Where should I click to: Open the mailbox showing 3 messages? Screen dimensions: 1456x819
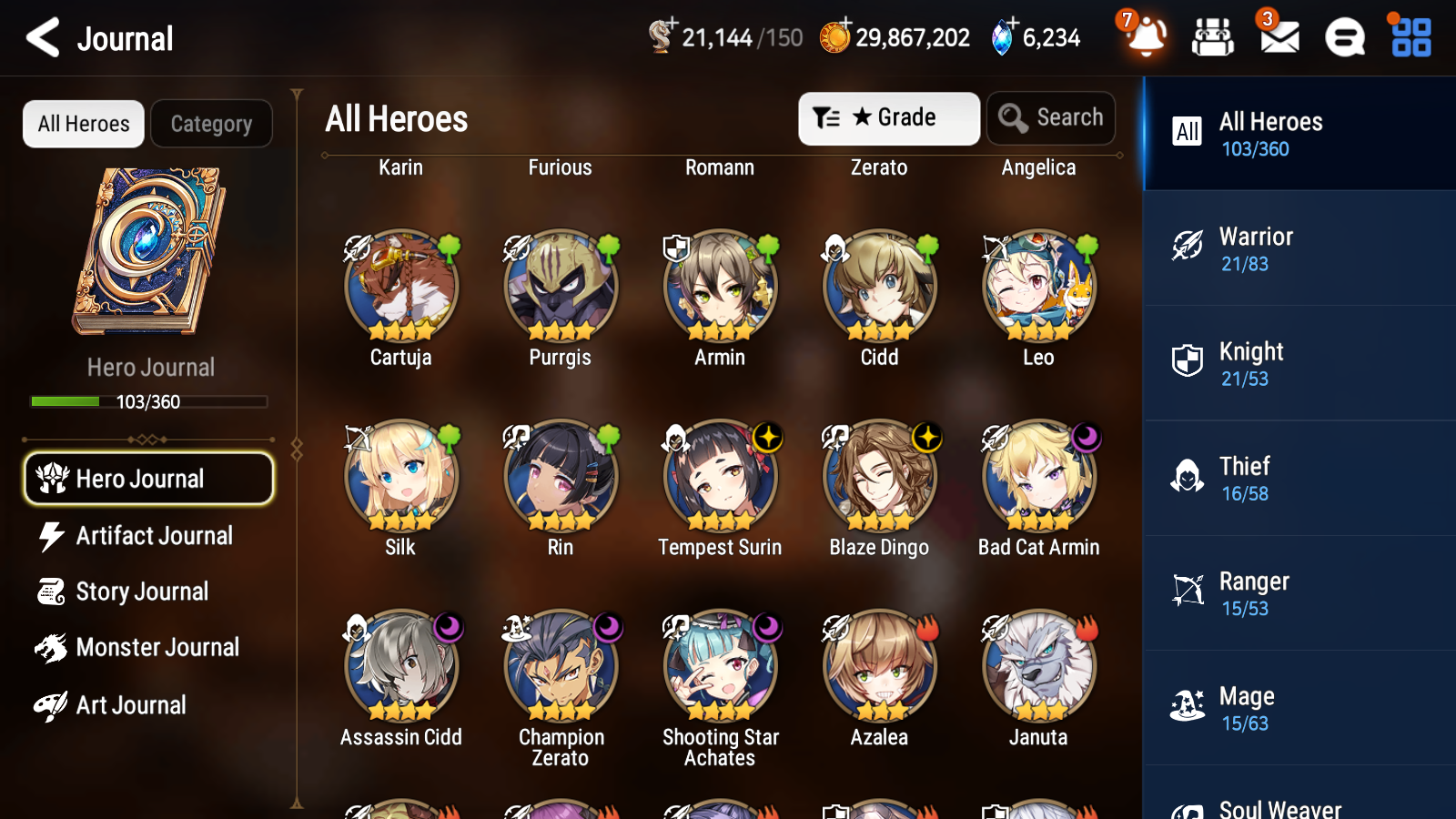click(1278, 37)
